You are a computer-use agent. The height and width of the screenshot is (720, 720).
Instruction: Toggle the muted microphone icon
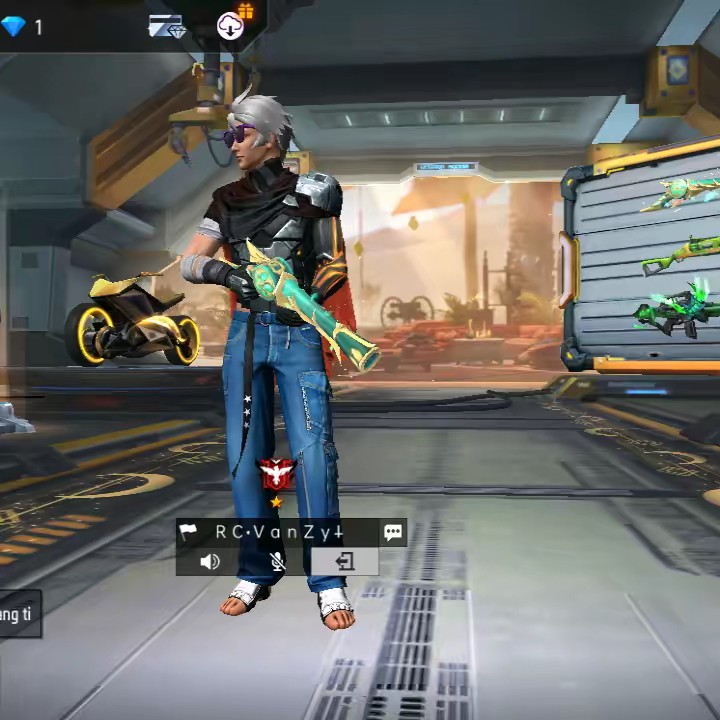click(x=278, y=562)
